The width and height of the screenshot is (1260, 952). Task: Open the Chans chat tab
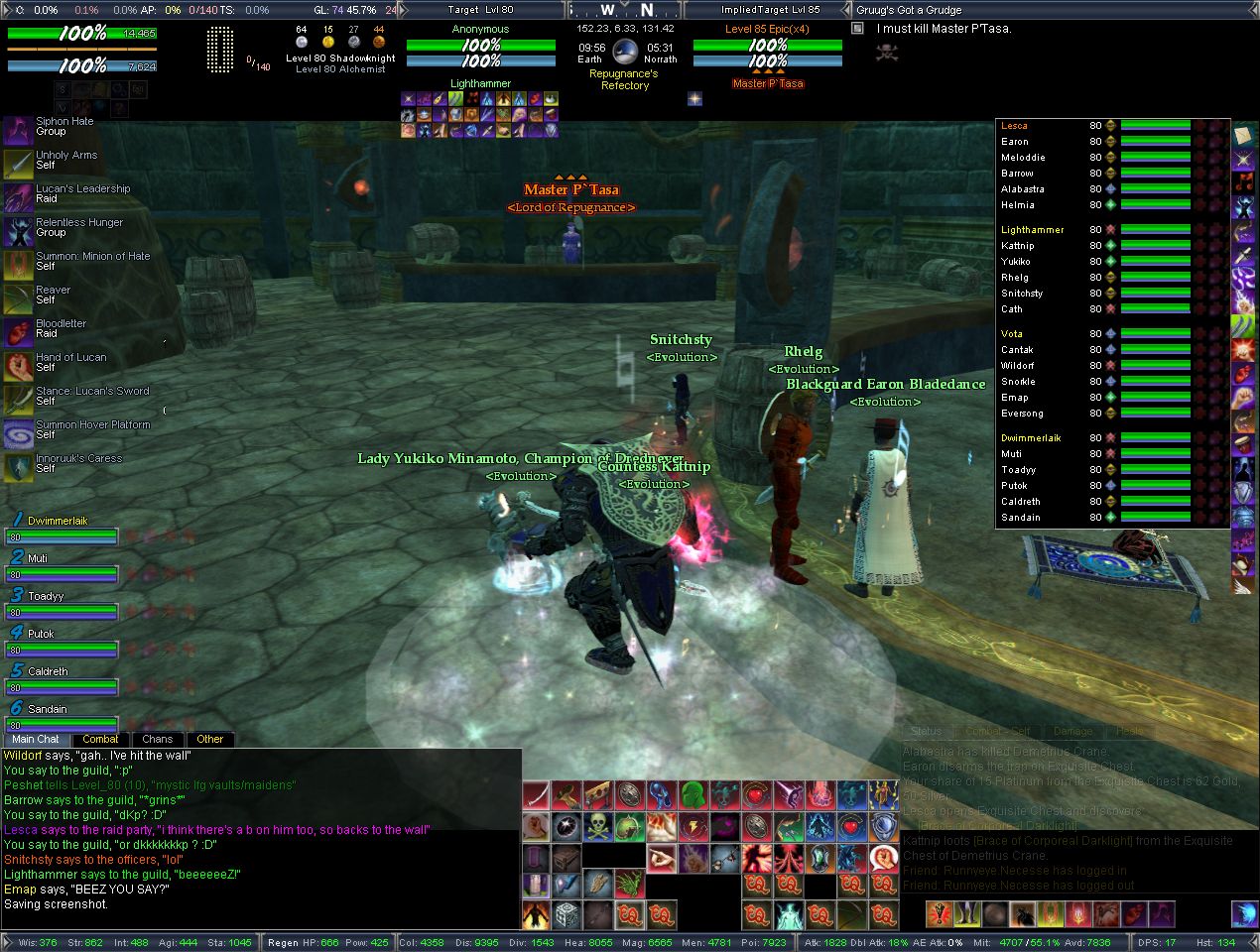point(157,739)
